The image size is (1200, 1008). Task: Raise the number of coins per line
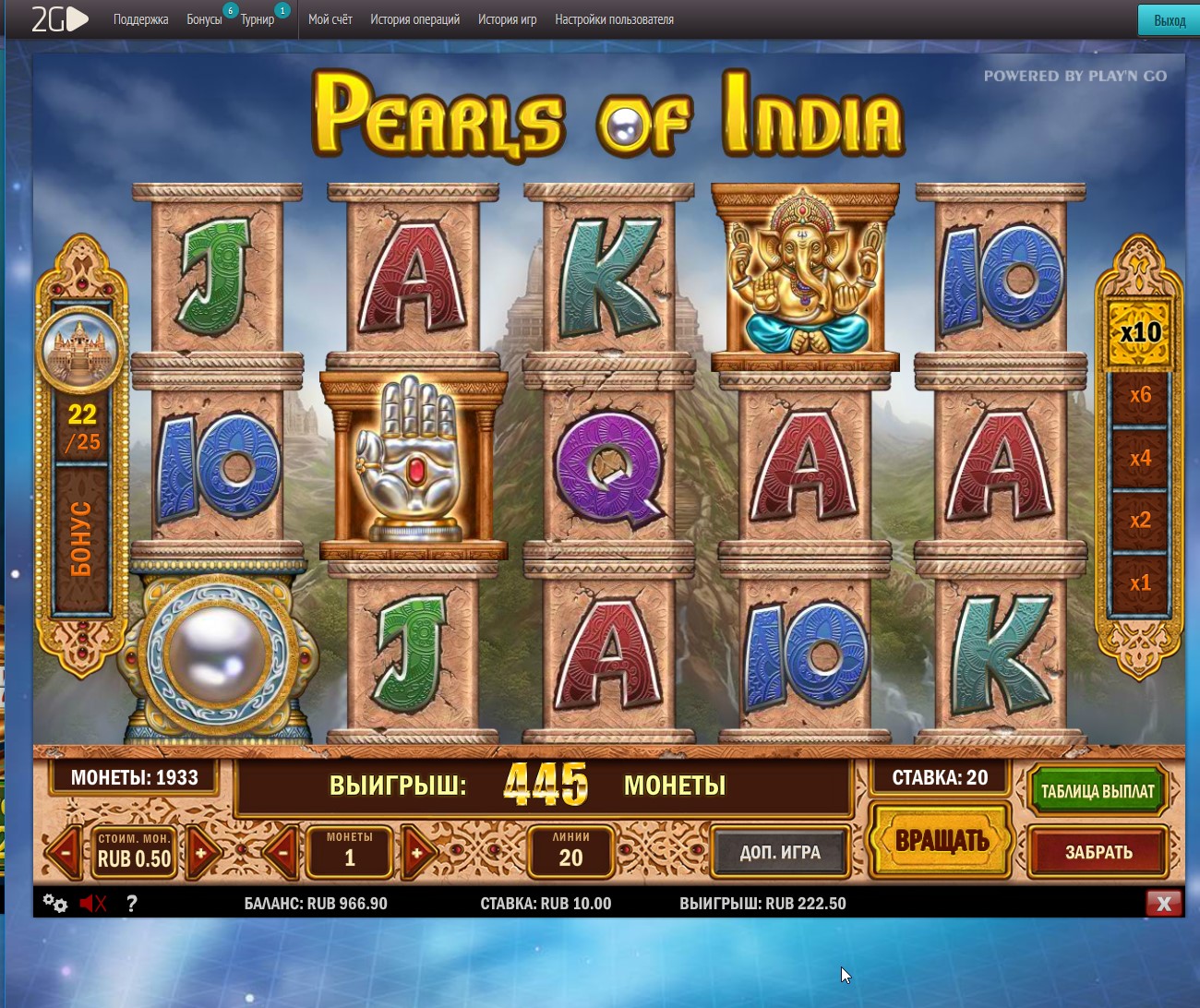[416, 852]
